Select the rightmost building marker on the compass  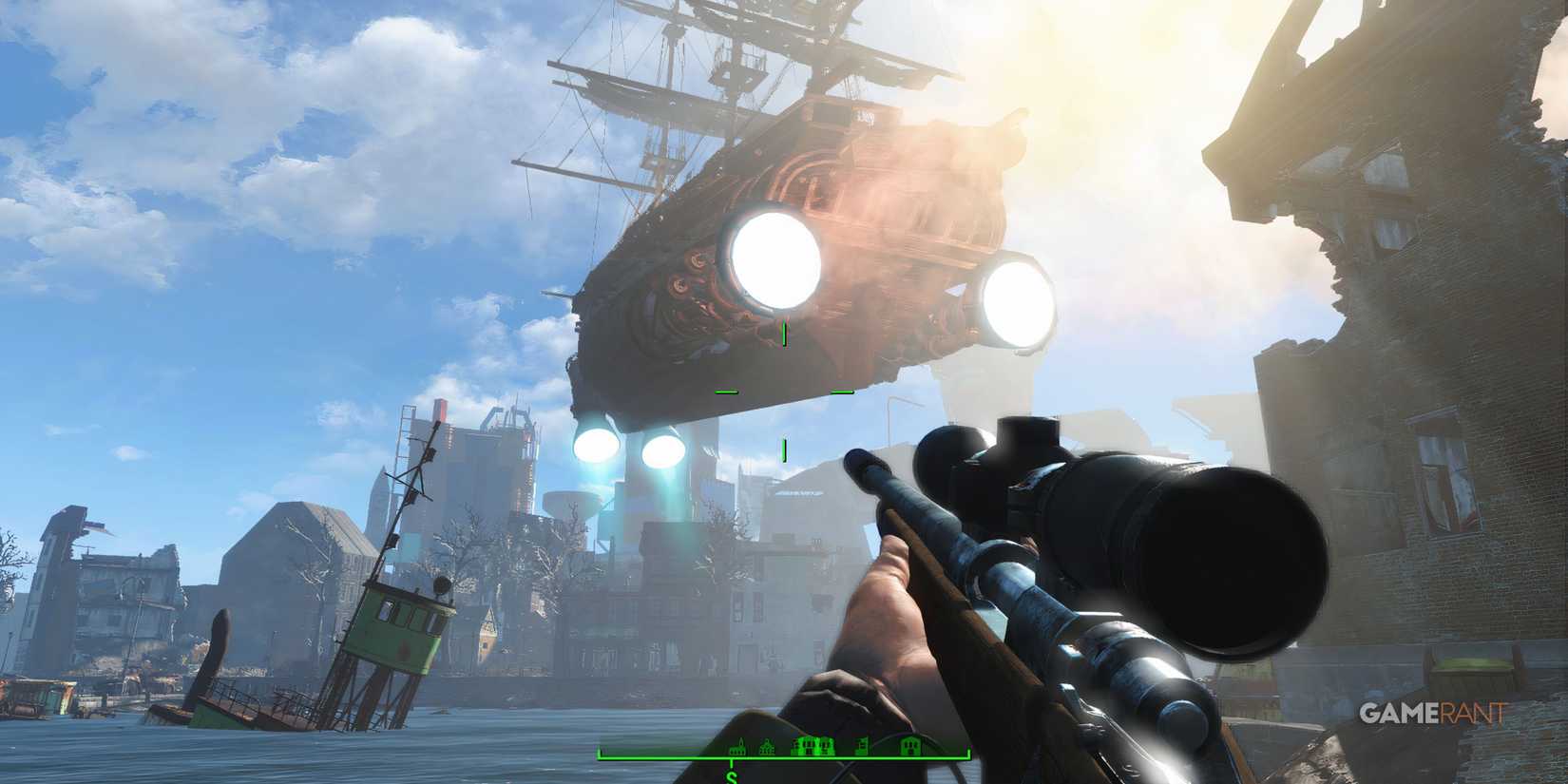(x=910, y=747)
